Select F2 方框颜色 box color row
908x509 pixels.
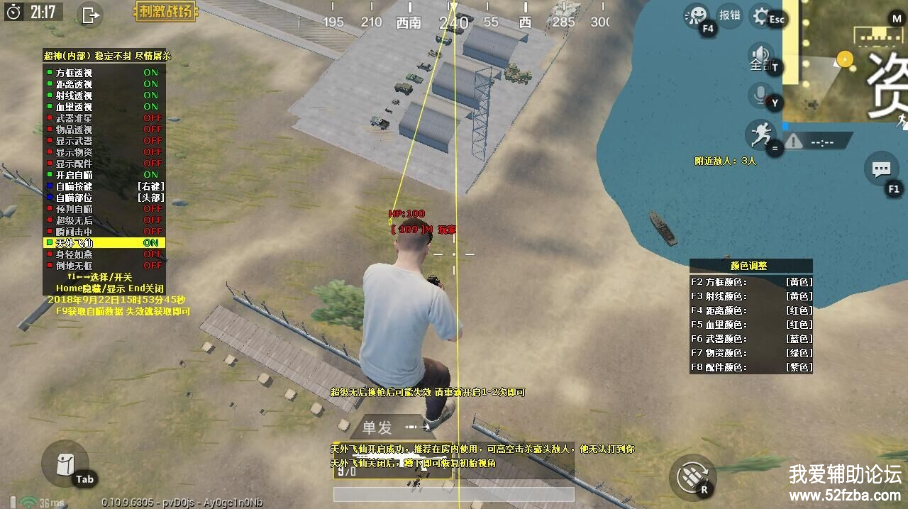click(x=751, y=282)
